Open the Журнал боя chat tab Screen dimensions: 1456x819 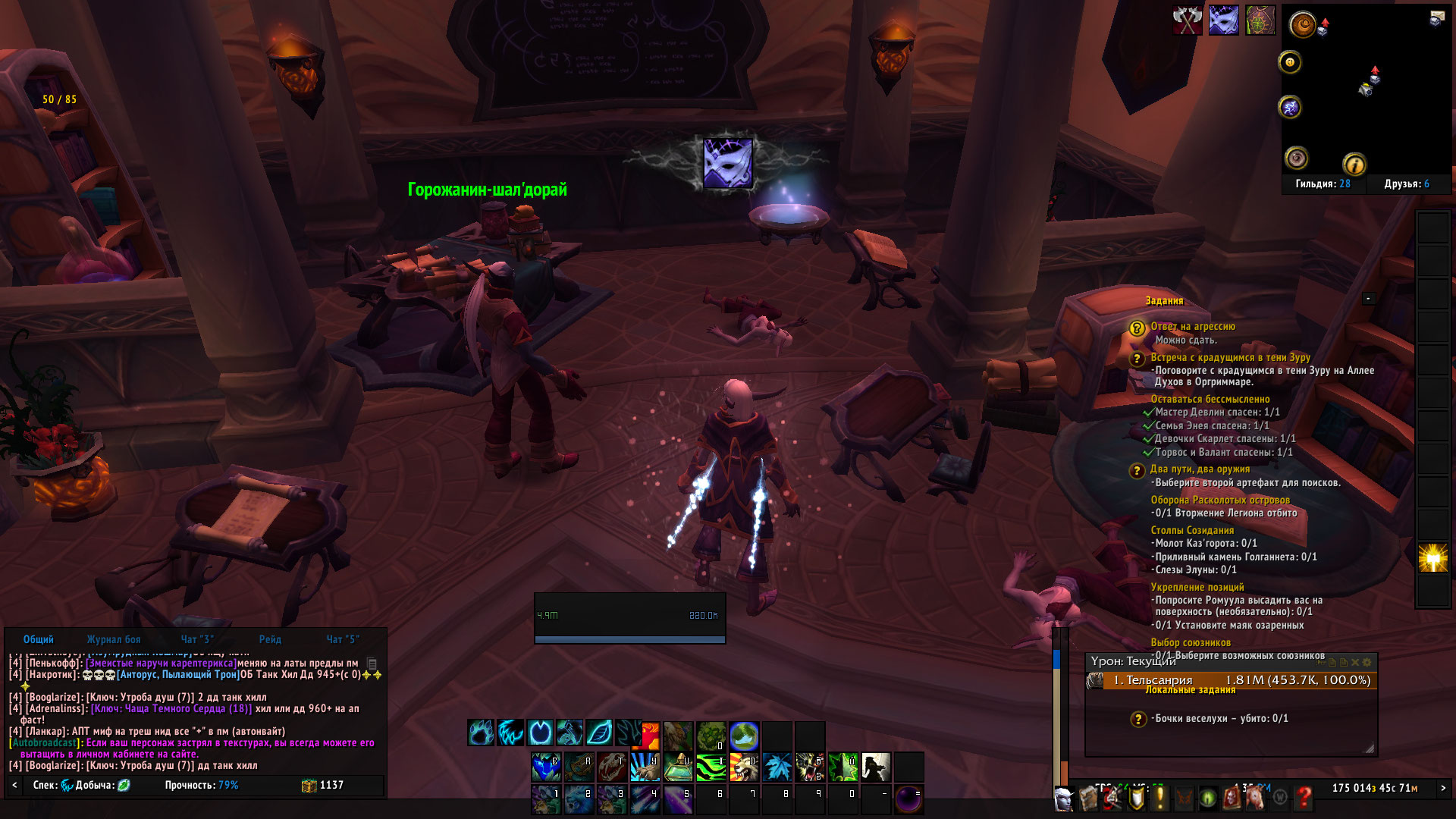pos(114,639)
